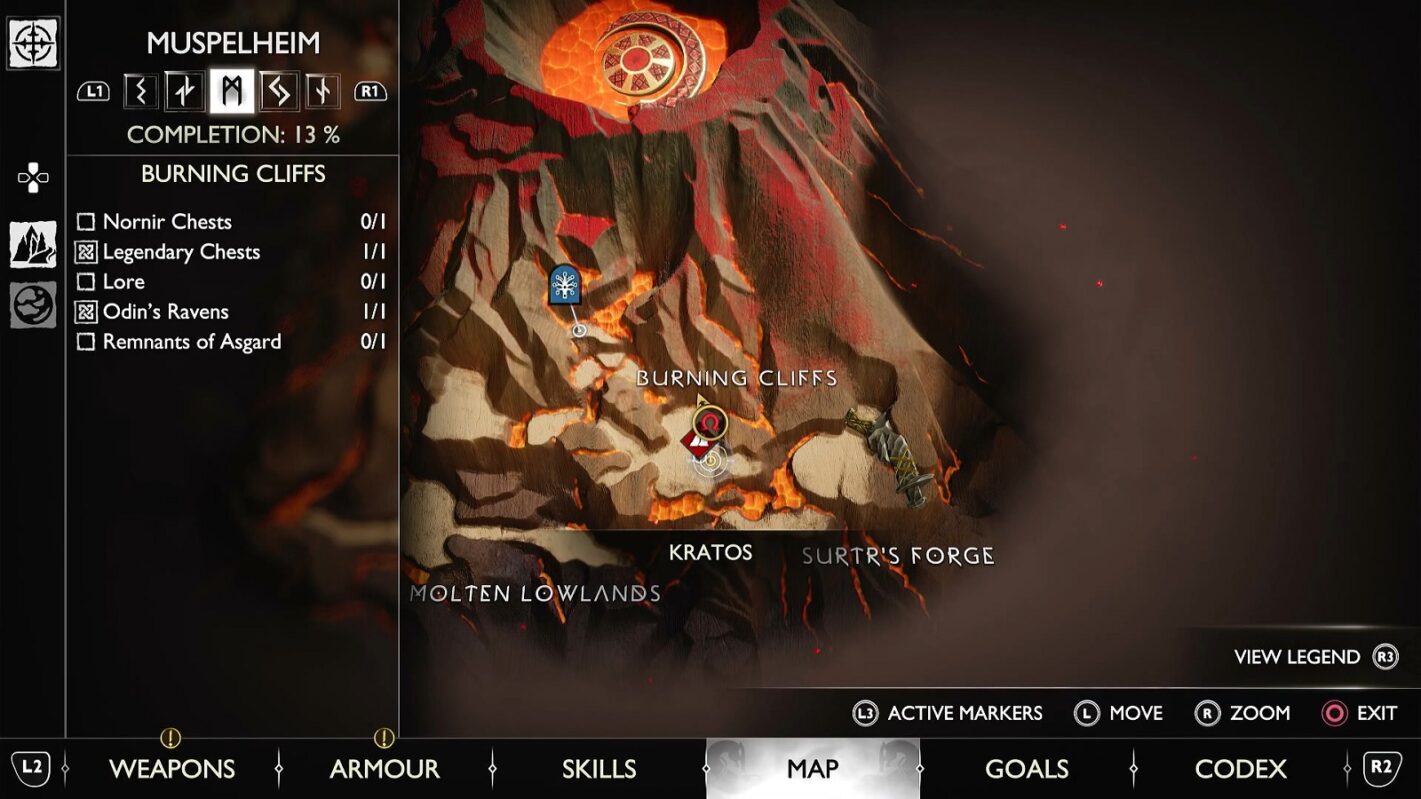This screenshot has height=799, width=1421.
Task: Switch to the Weapons tab
Action: (172, 768)
